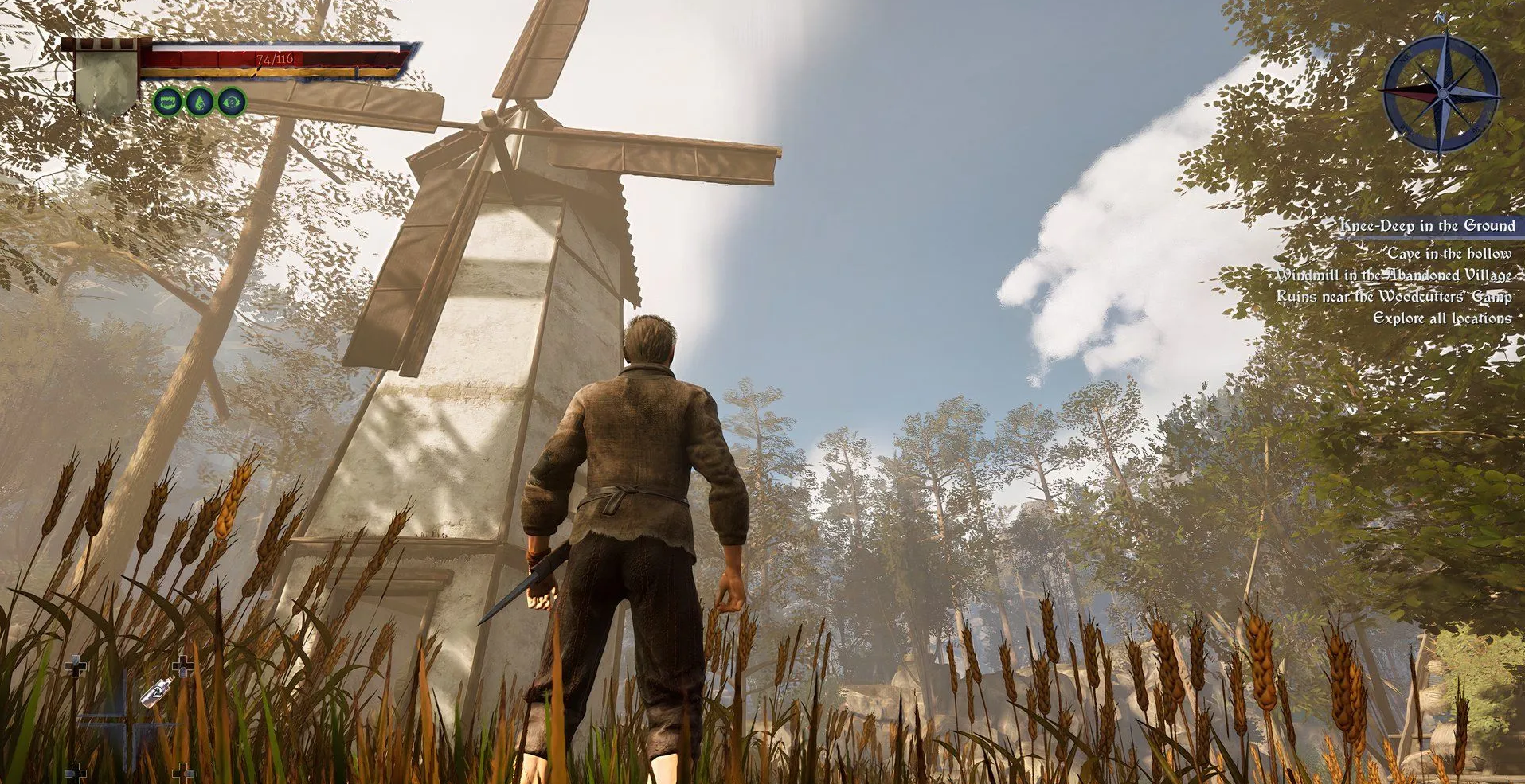The height and width of the screenshot is (784, 1525).
Task: Select Windmill in the Abandoned Village objective
Action: [x=1394, y=275]
